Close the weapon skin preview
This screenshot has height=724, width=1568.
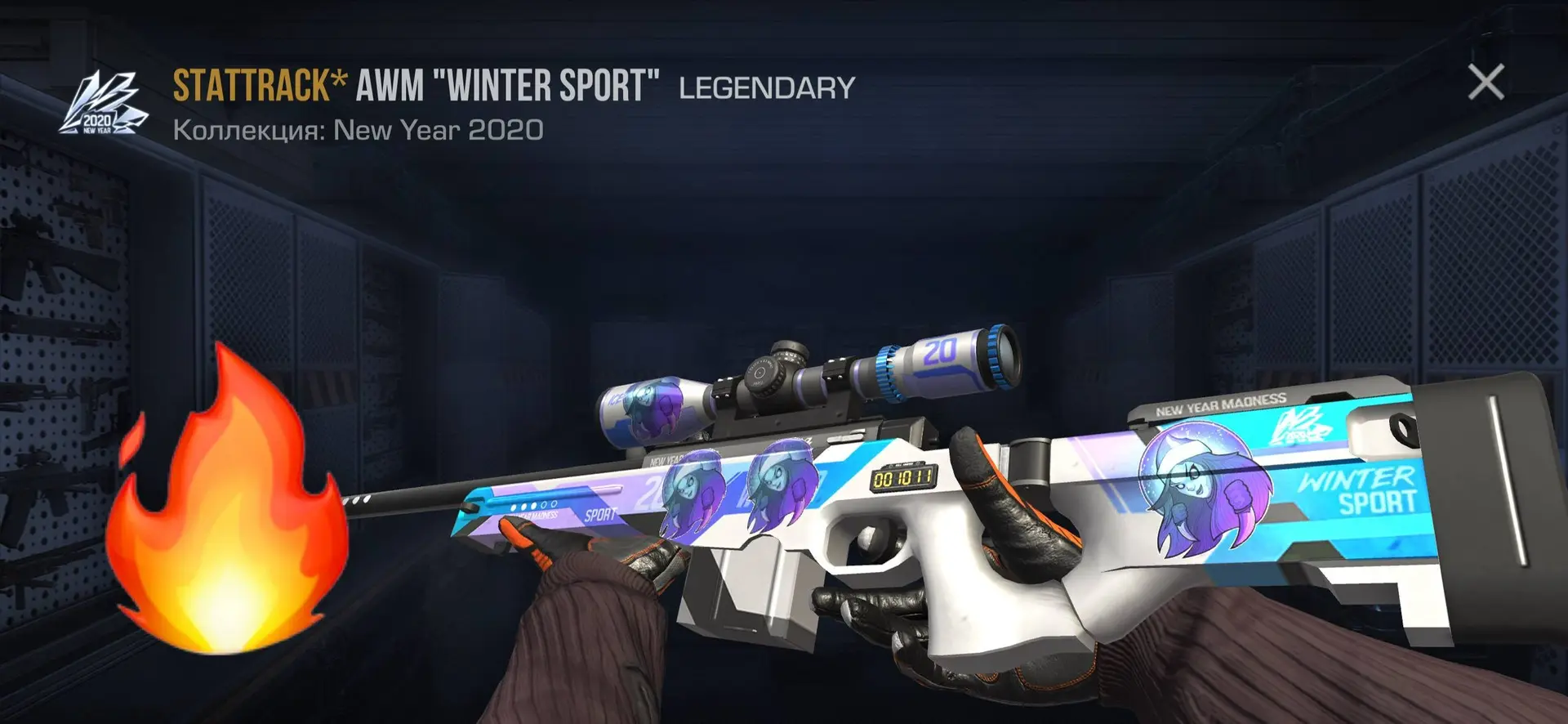tap(1486, 83)
